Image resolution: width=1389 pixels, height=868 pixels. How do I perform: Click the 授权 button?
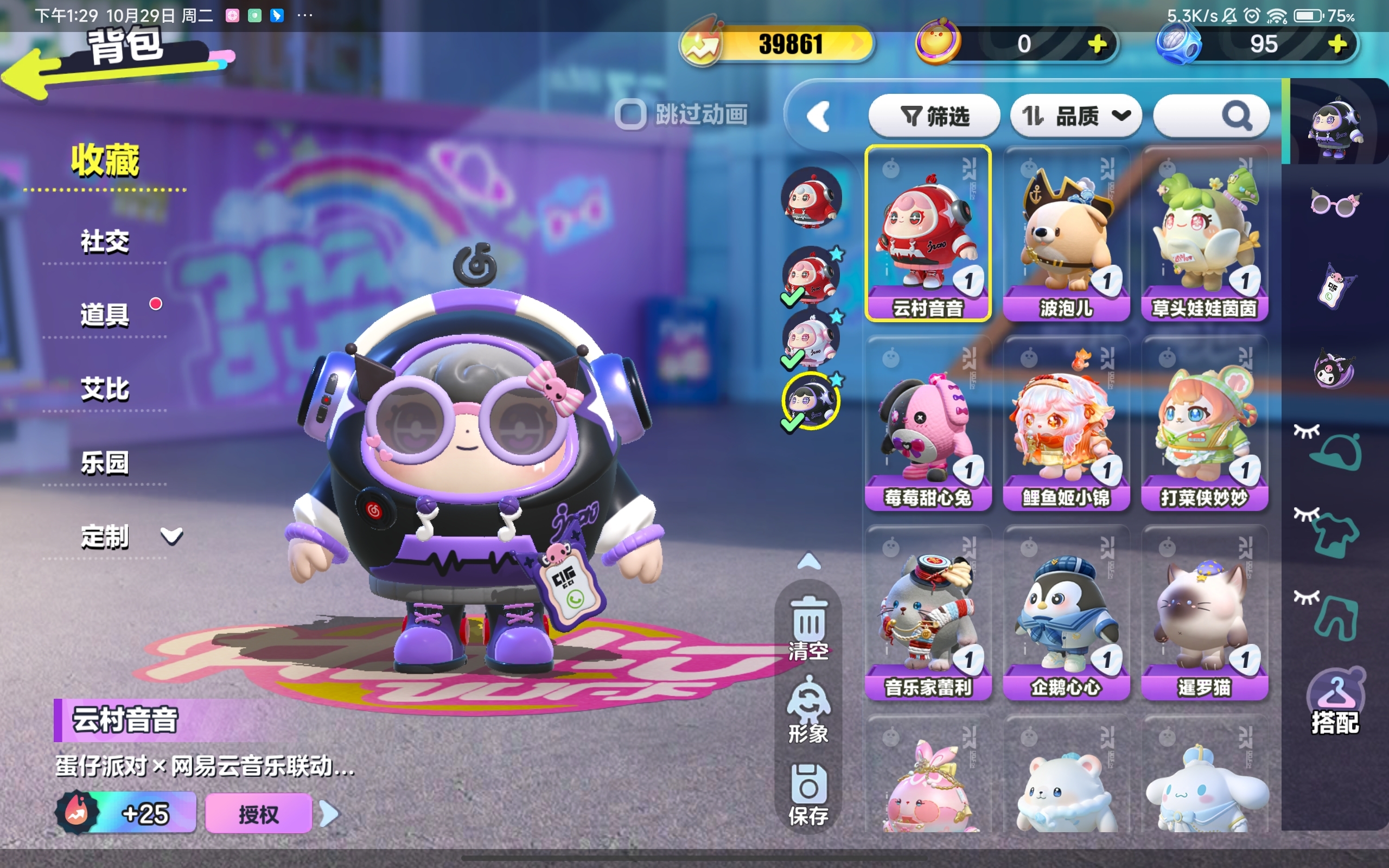pos(258,813)
